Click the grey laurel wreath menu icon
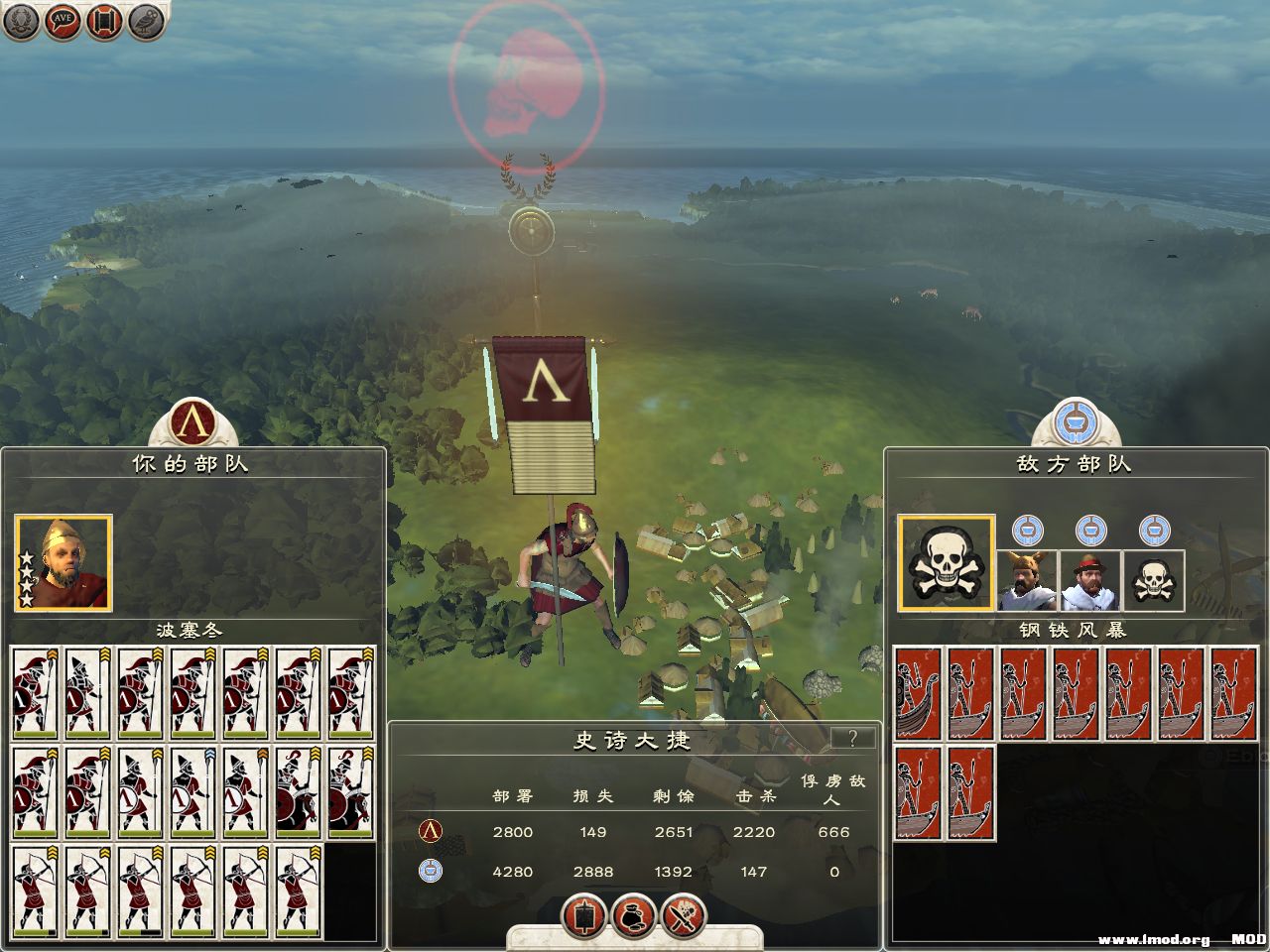Image resolution: width=1270 pixels, height=952 pixels. (20, 22)
